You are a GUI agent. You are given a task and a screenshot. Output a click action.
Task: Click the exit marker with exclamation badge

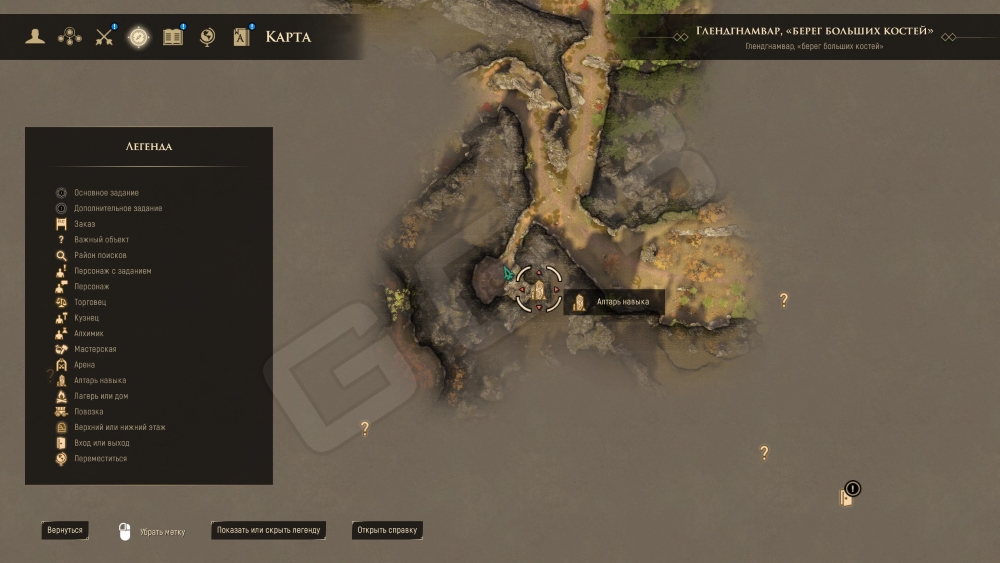pyautogui.click(x=847, y=496)
